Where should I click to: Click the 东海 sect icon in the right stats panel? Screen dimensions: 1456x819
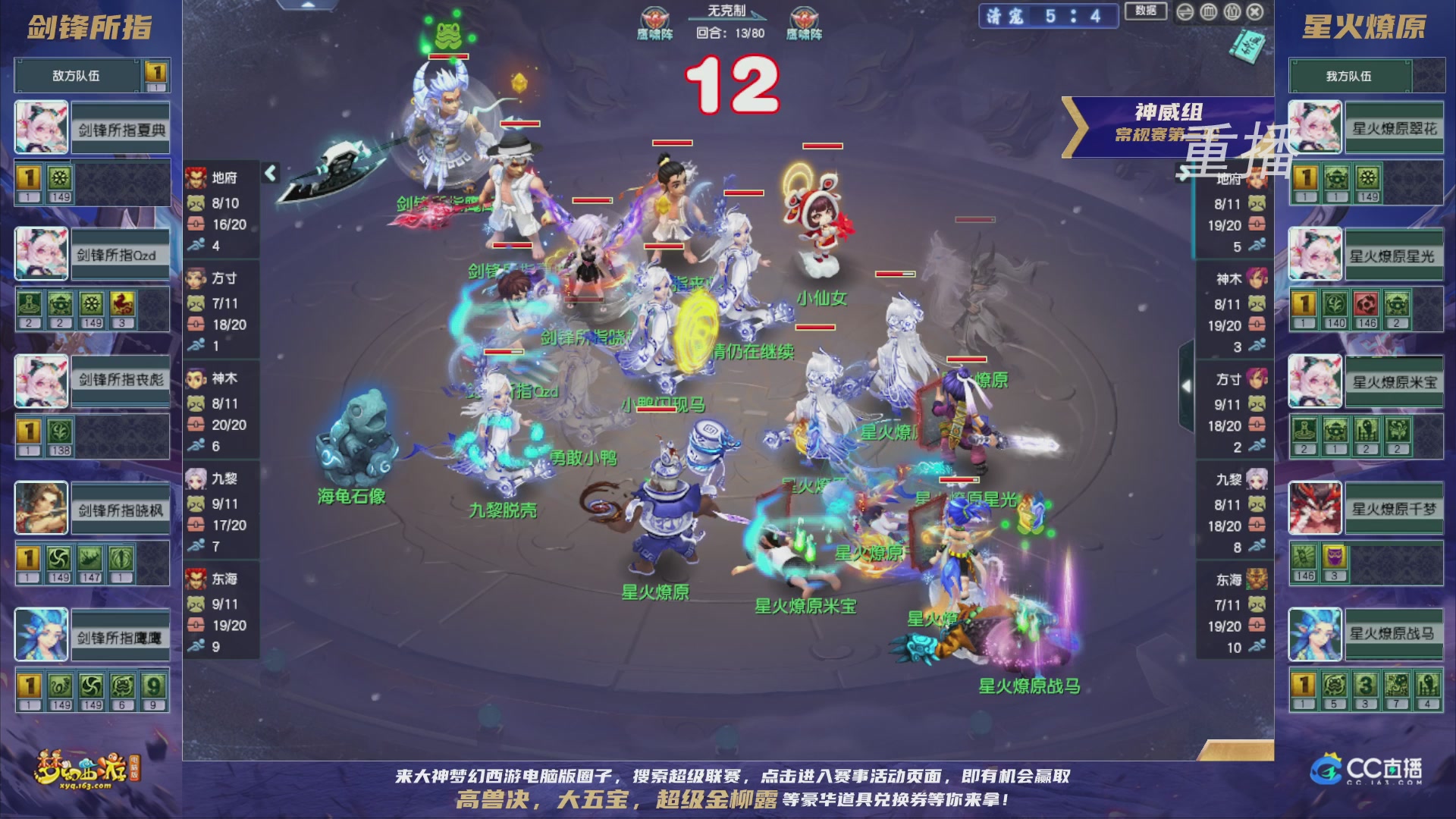tap(1258, 578)
